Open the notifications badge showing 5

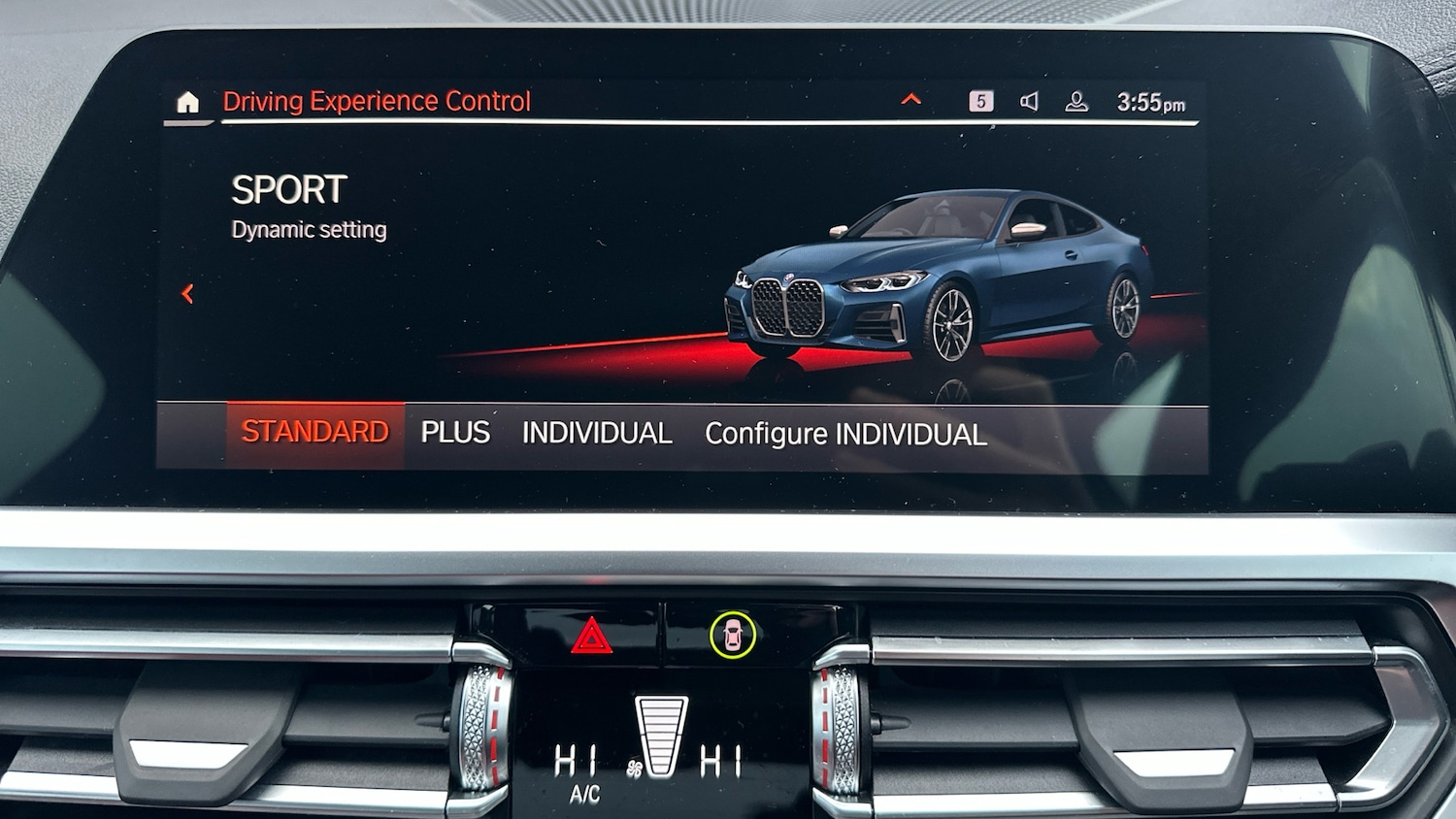(x=981, y=101)
